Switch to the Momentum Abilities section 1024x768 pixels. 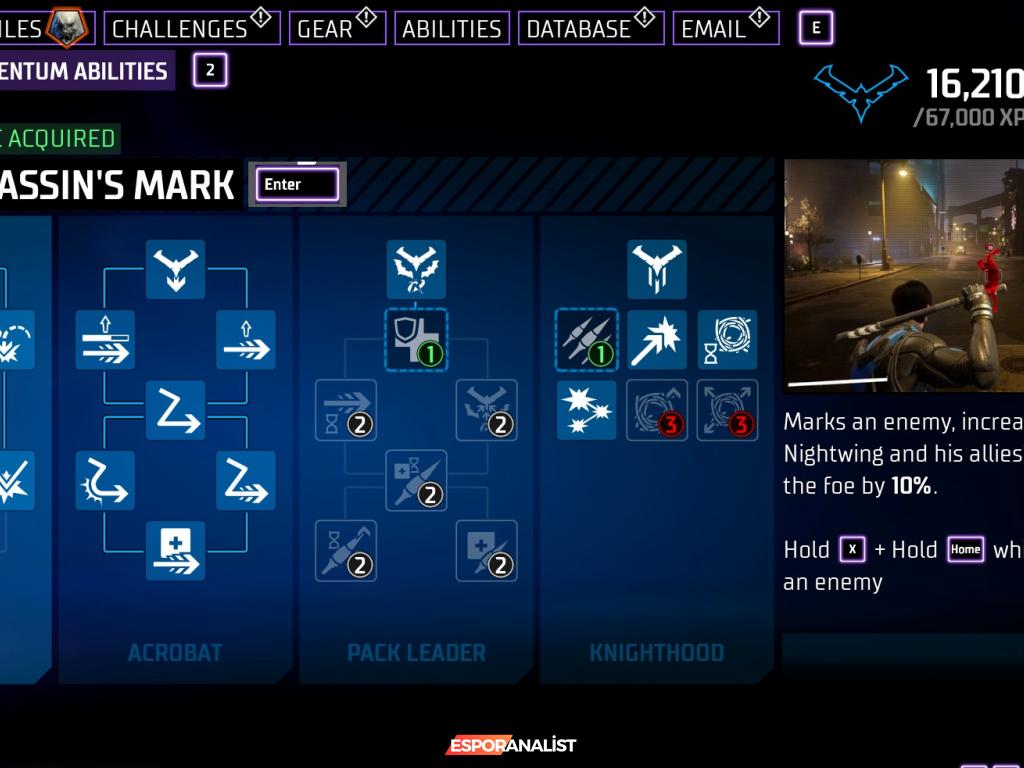pyautogui.click(x=85, y=71)
